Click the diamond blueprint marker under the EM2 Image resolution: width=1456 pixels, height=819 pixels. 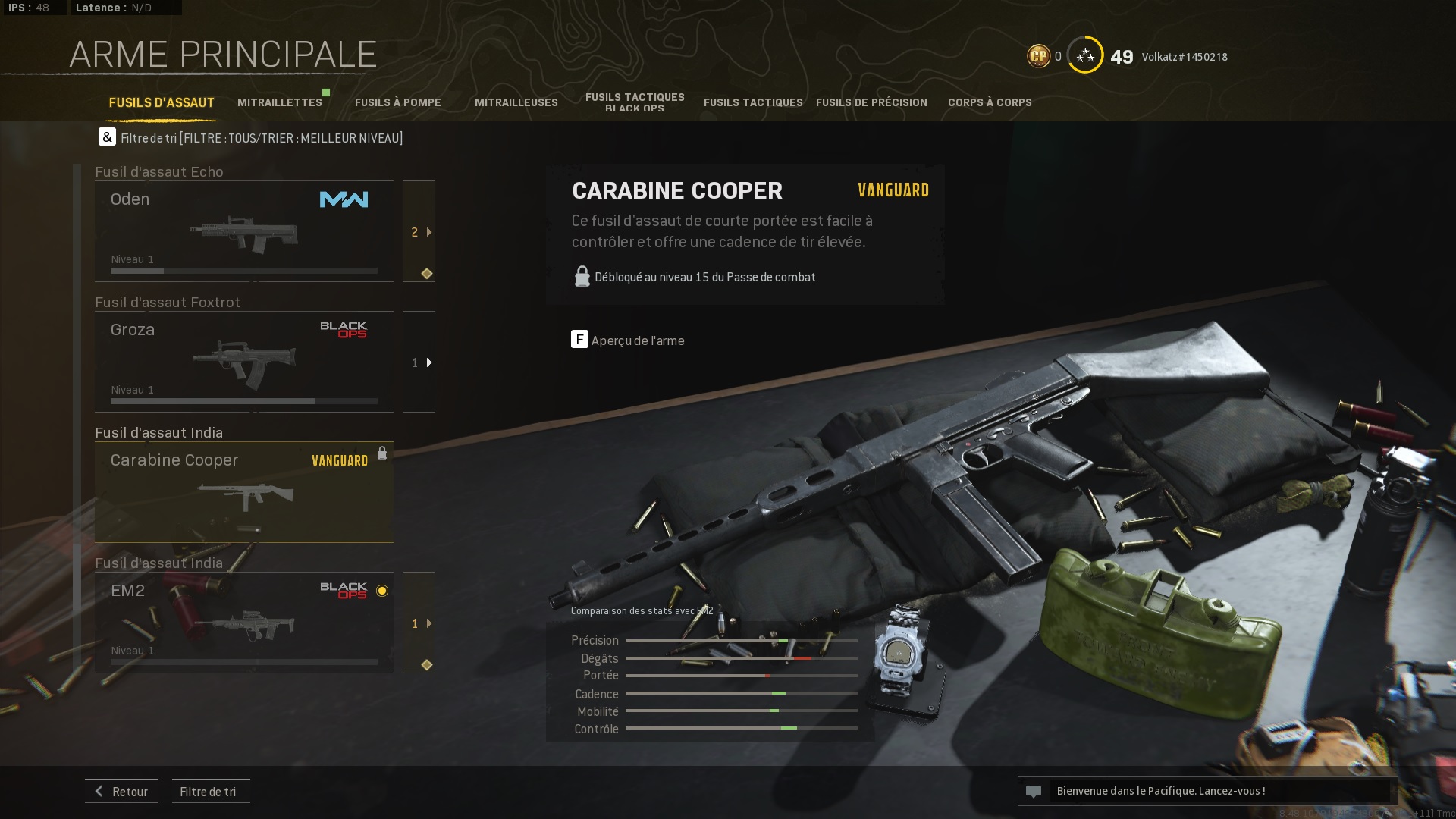tap(425, 664)
